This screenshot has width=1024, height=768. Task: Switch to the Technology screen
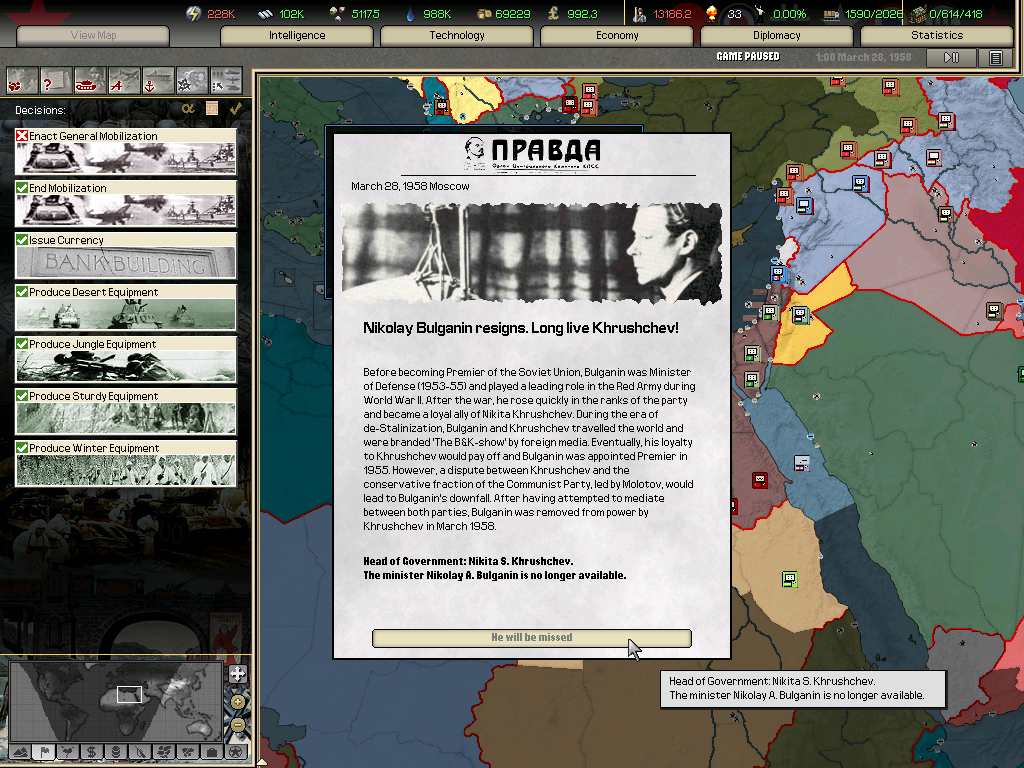pyautogui.click(x=457, y=35)
